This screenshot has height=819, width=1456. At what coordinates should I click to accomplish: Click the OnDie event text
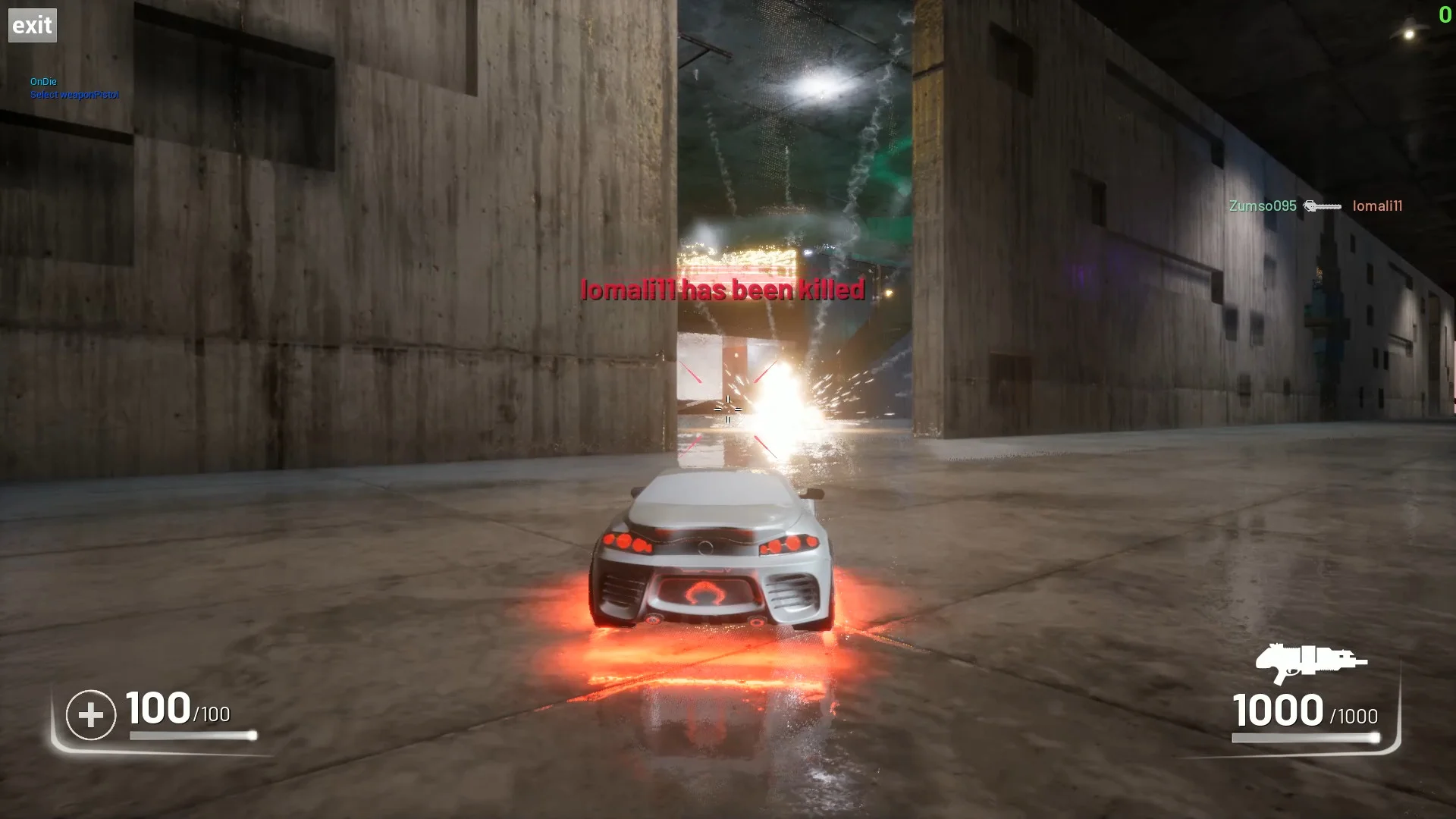[x=44, y=81]
